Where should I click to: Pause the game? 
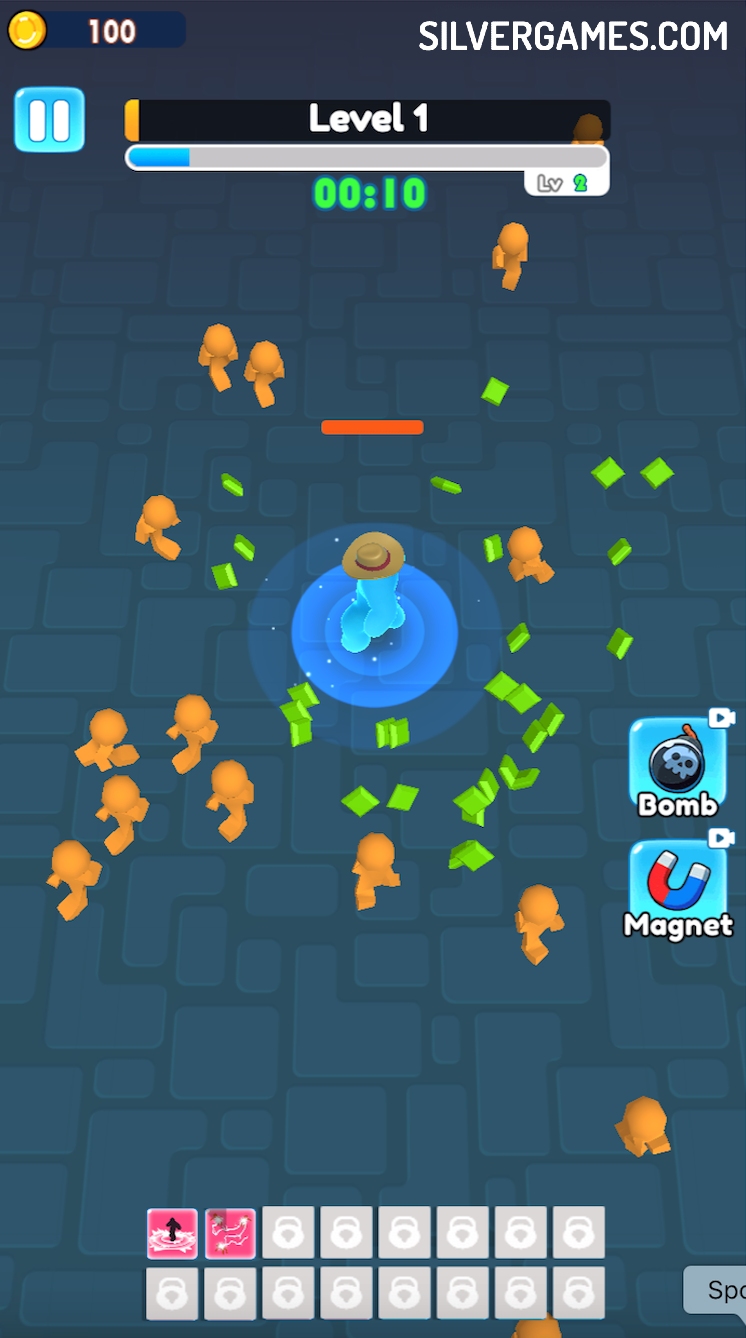click(49, 120)
